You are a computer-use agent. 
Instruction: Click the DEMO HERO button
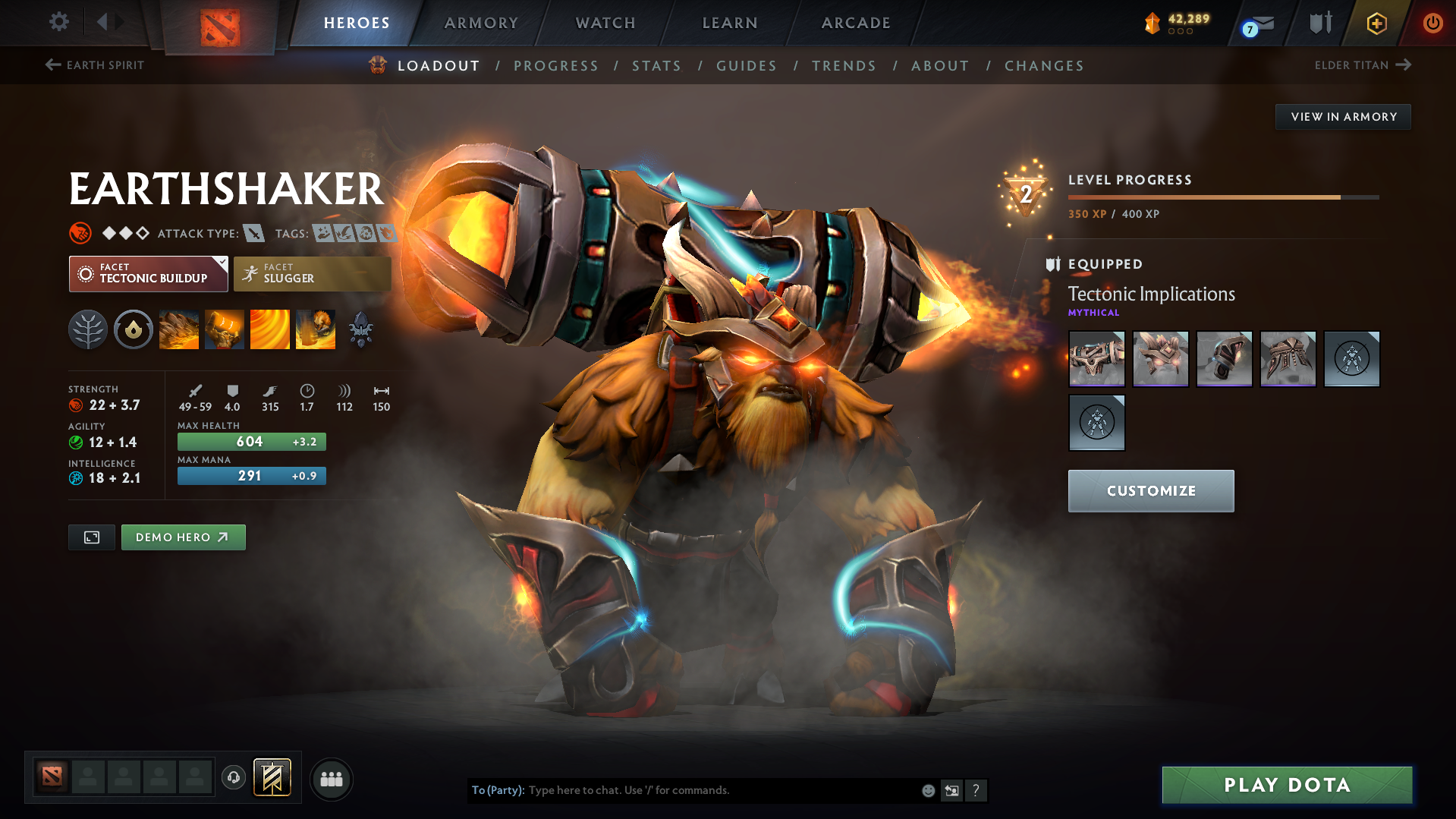[183, 537]
